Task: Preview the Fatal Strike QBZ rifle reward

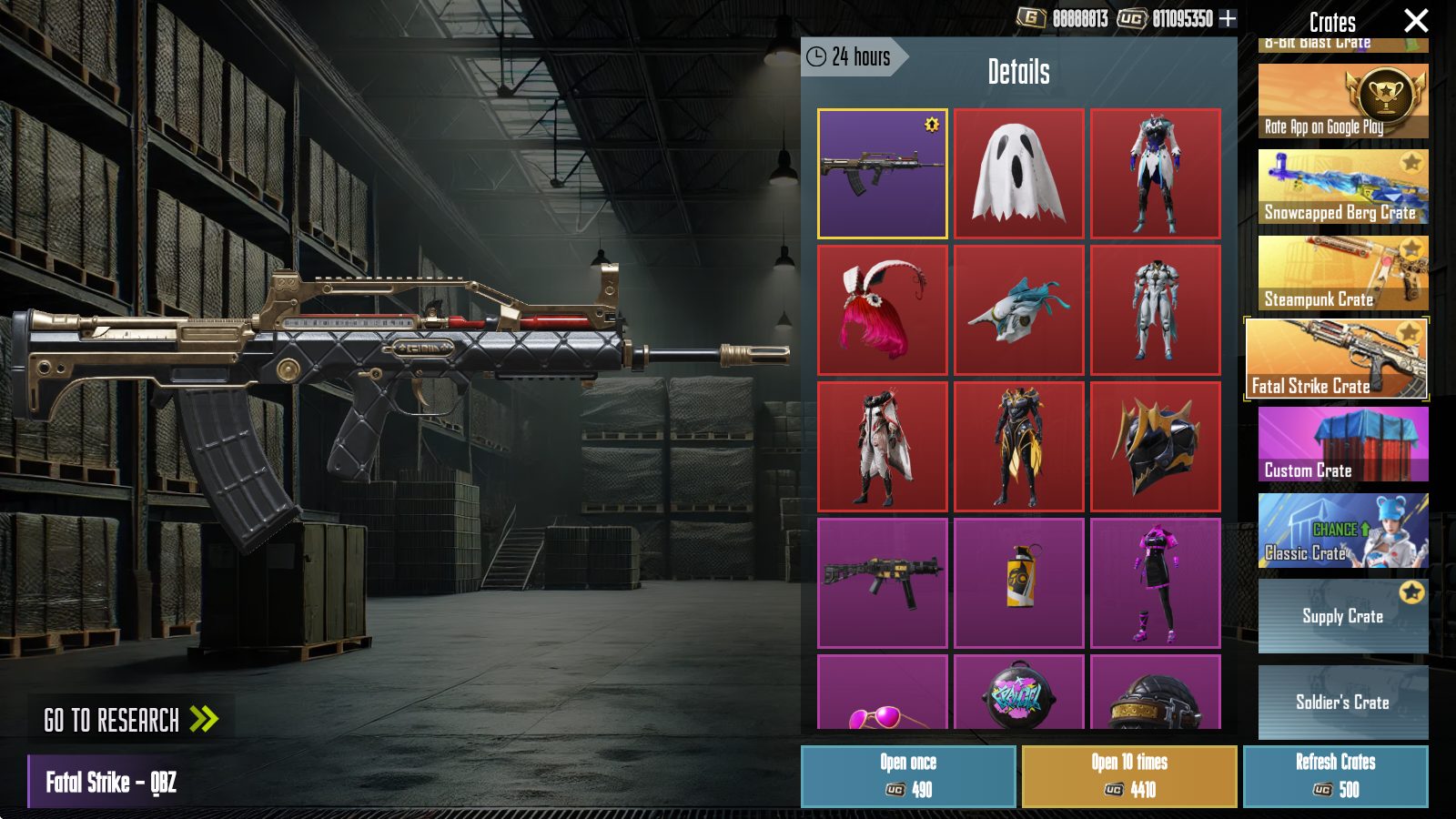Action: point(882,174)
